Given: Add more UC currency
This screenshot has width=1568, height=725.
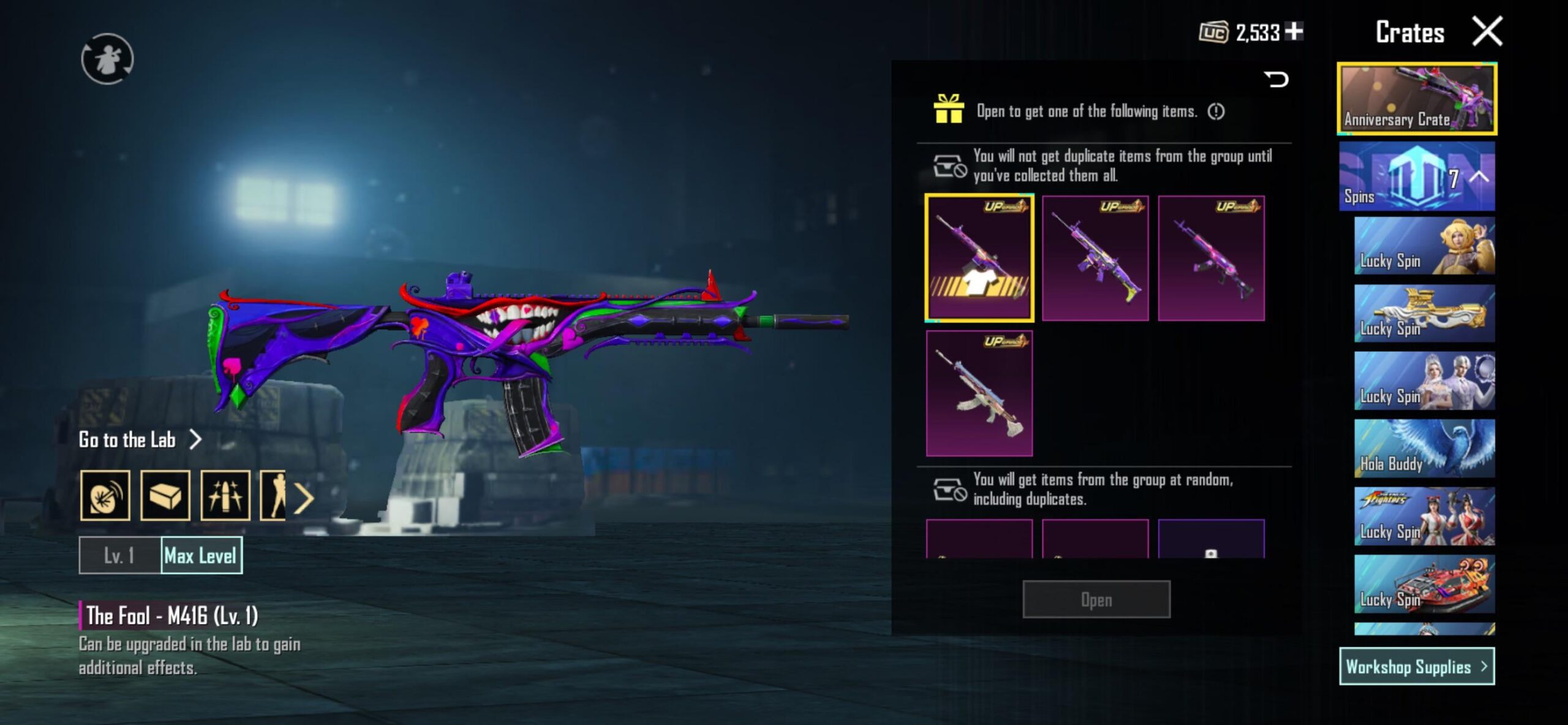Looking at the screenshot, I should [x=1294, y=31].
